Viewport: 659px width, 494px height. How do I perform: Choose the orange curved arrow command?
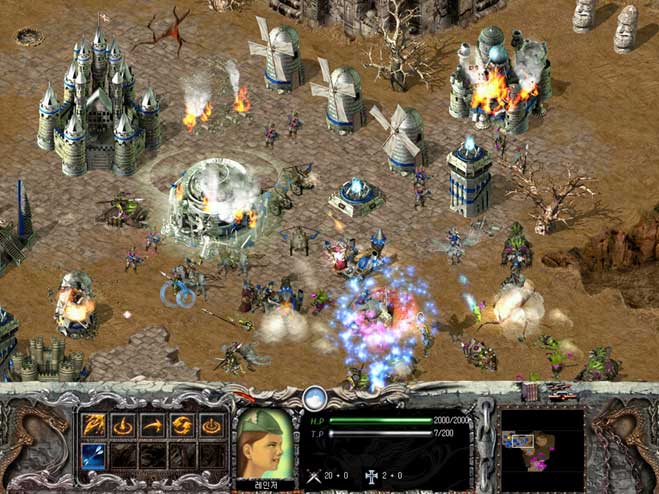(x=153, y=425)
